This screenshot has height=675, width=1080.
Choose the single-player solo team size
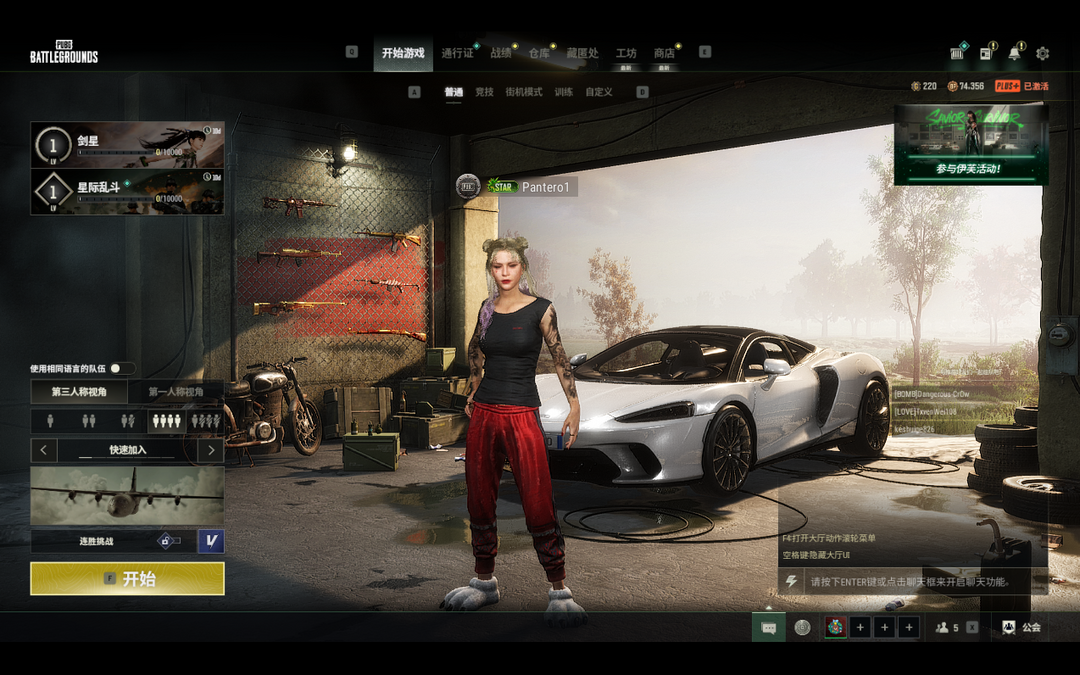click(50, 421)
